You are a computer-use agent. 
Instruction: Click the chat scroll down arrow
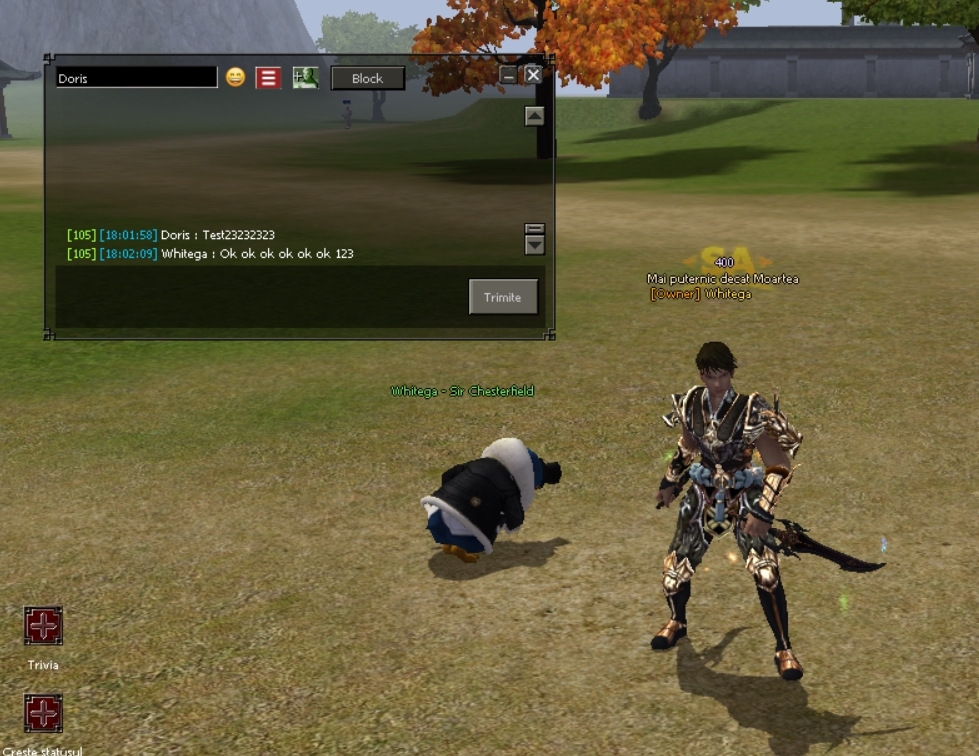click(x=535, y=245)
